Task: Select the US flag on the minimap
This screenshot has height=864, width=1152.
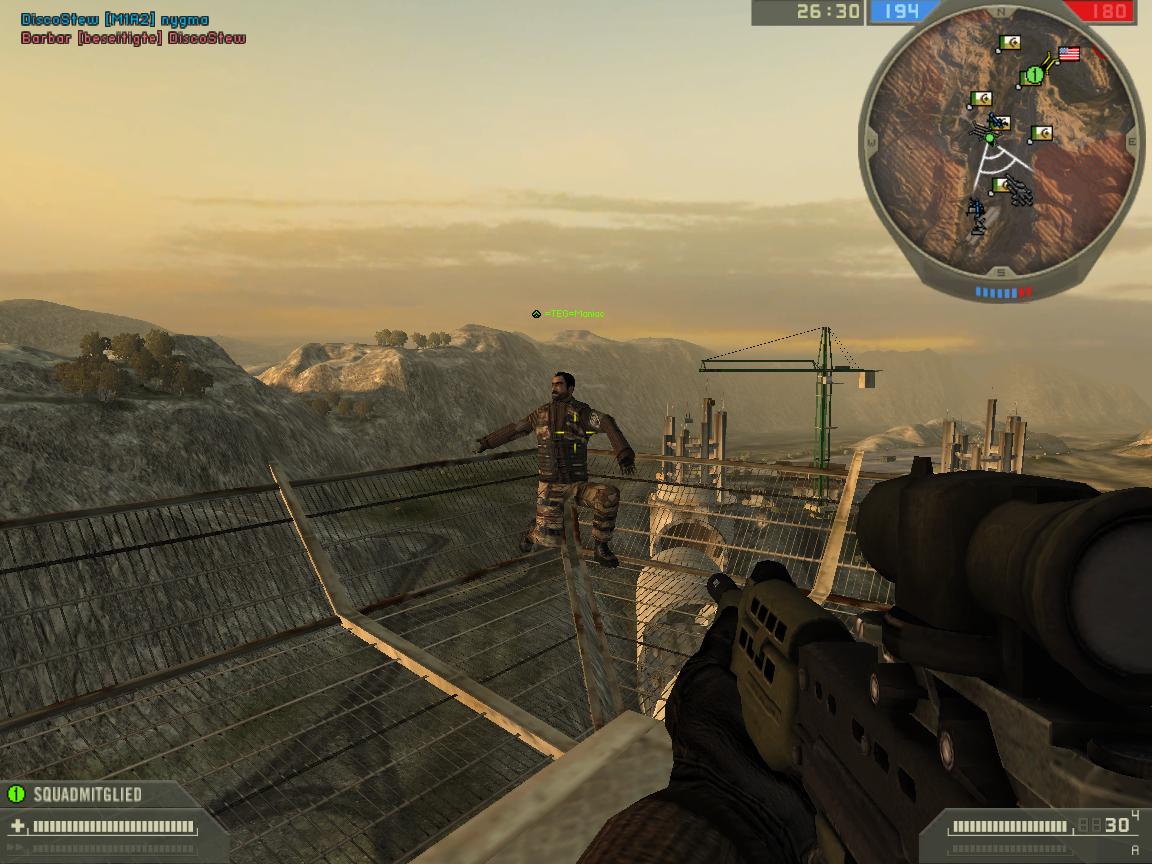Action: (x=1069, y=54)
